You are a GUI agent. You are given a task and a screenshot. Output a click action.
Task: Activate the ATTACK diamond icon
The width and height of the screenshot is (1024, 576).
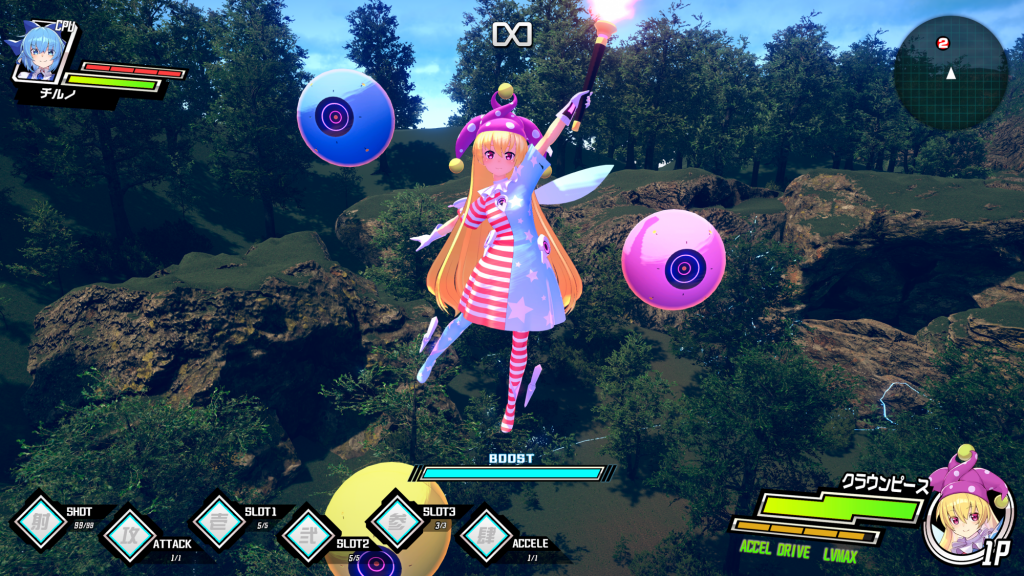click(130, 535)
